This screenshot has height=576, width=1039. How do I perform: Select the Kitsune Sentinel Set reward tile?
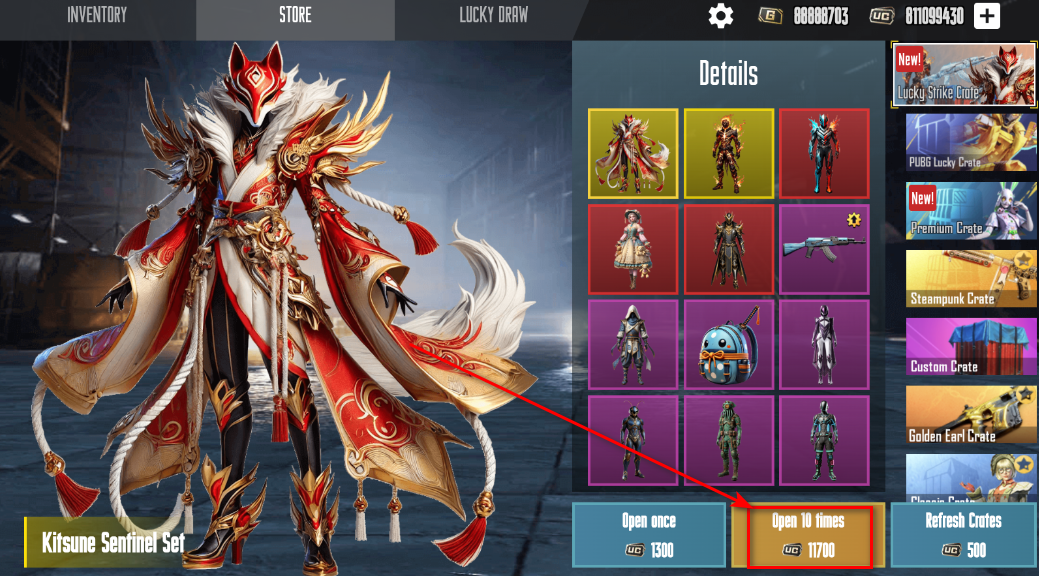pos(633,153)
